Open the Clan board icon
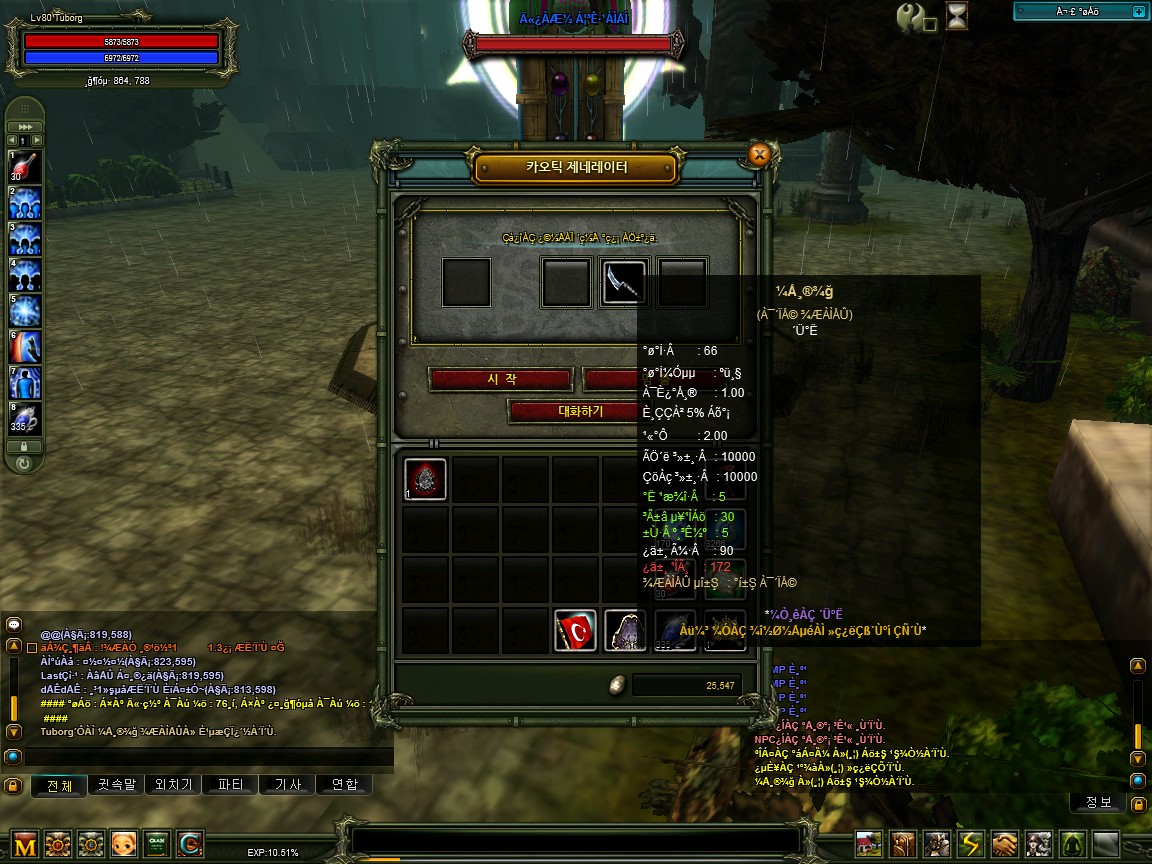The width and height of the screenshot is (1152, 864). [x=156, y=845]
